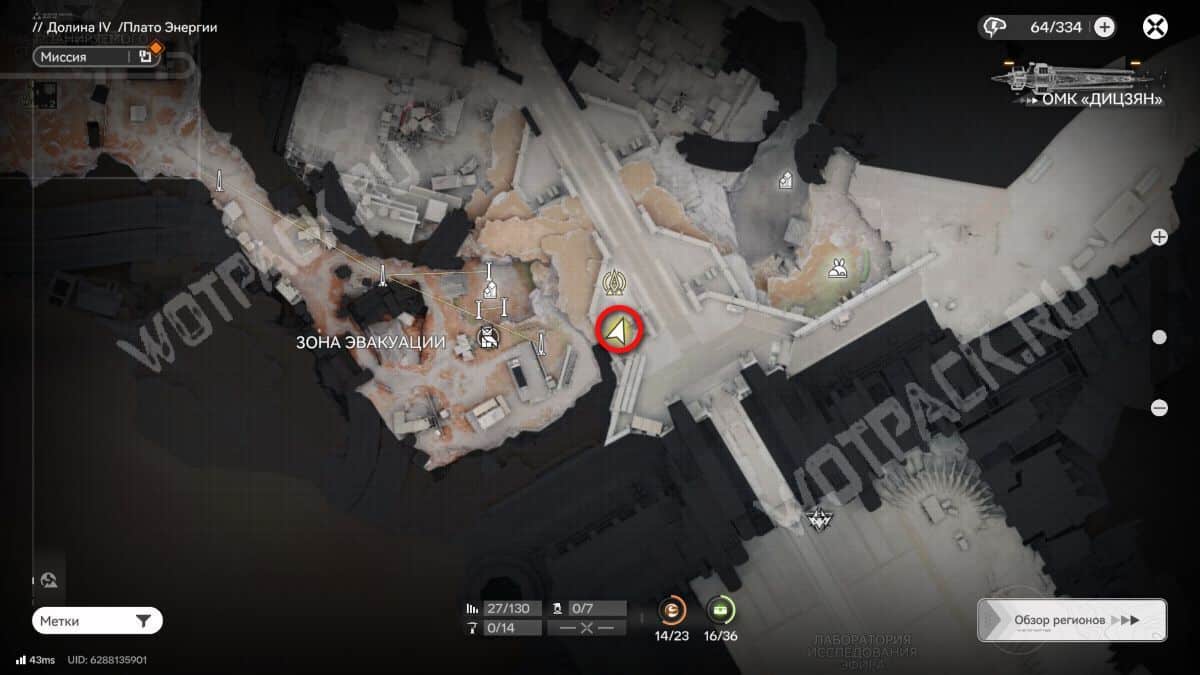Image resolution: width=1200 pixels, height=675 pixels.
Task: Select the tower marker above the player arrow
Action: pyautogui.click(x=612, y=283)
